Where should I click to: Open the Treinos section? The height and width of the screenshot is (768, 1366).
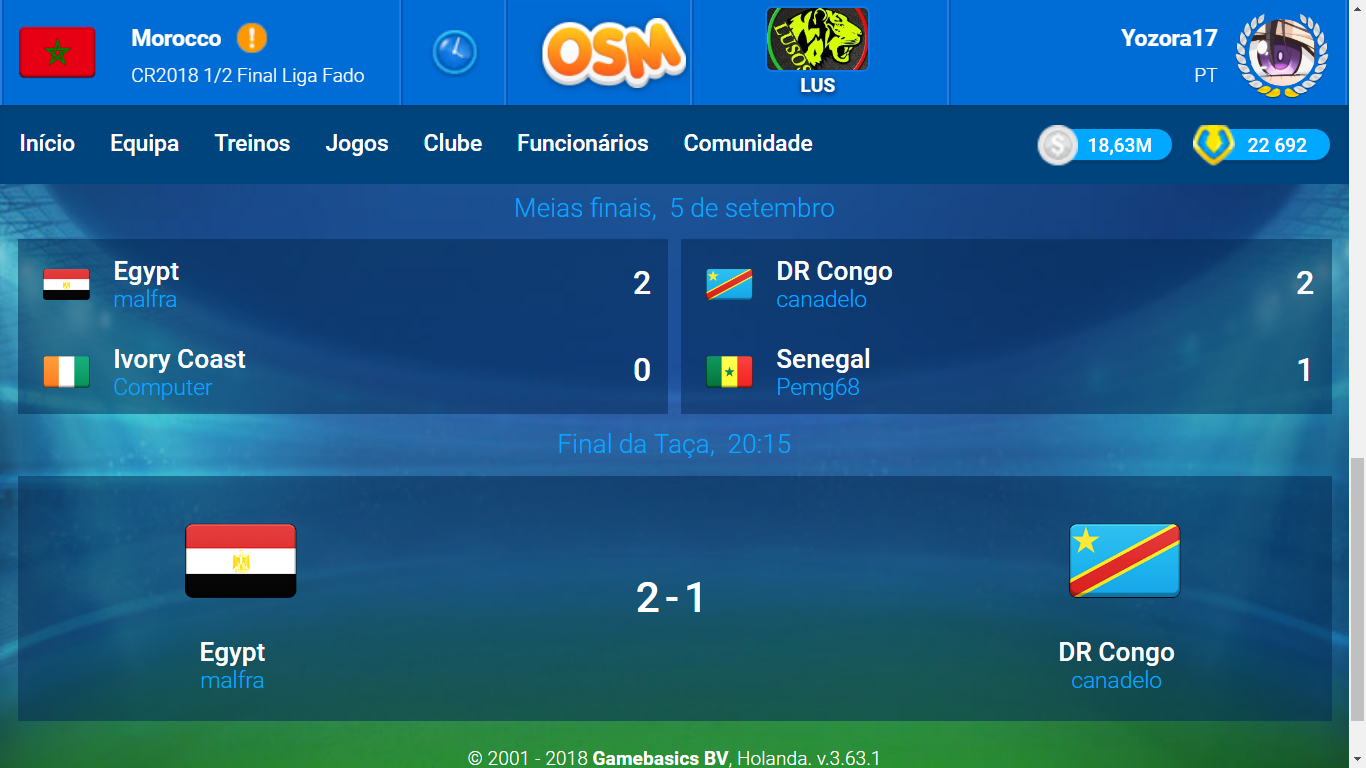coord(252,144)
